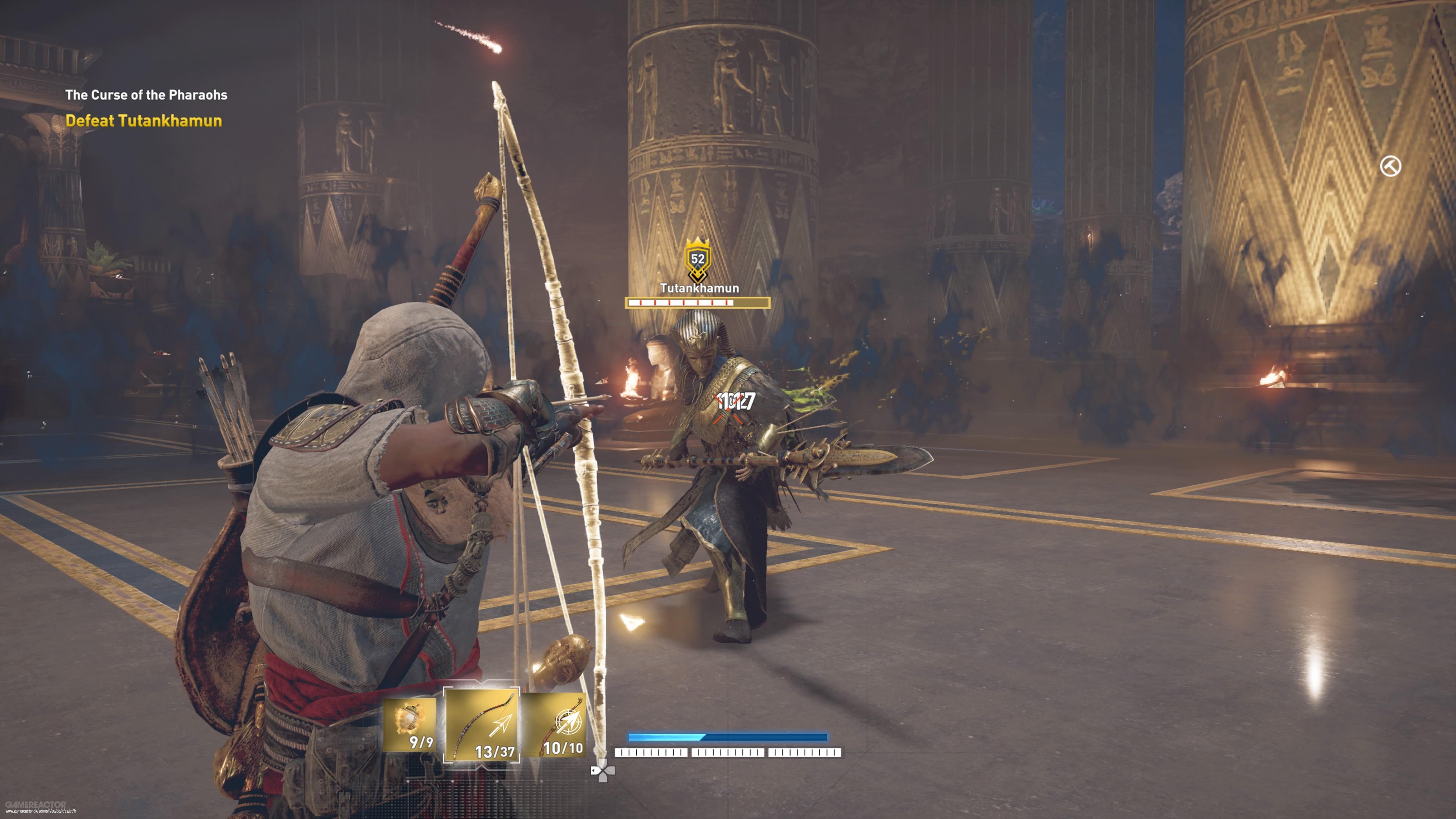
Task: Click the circular quest marker icon
Action: [x=1390, y=167]
